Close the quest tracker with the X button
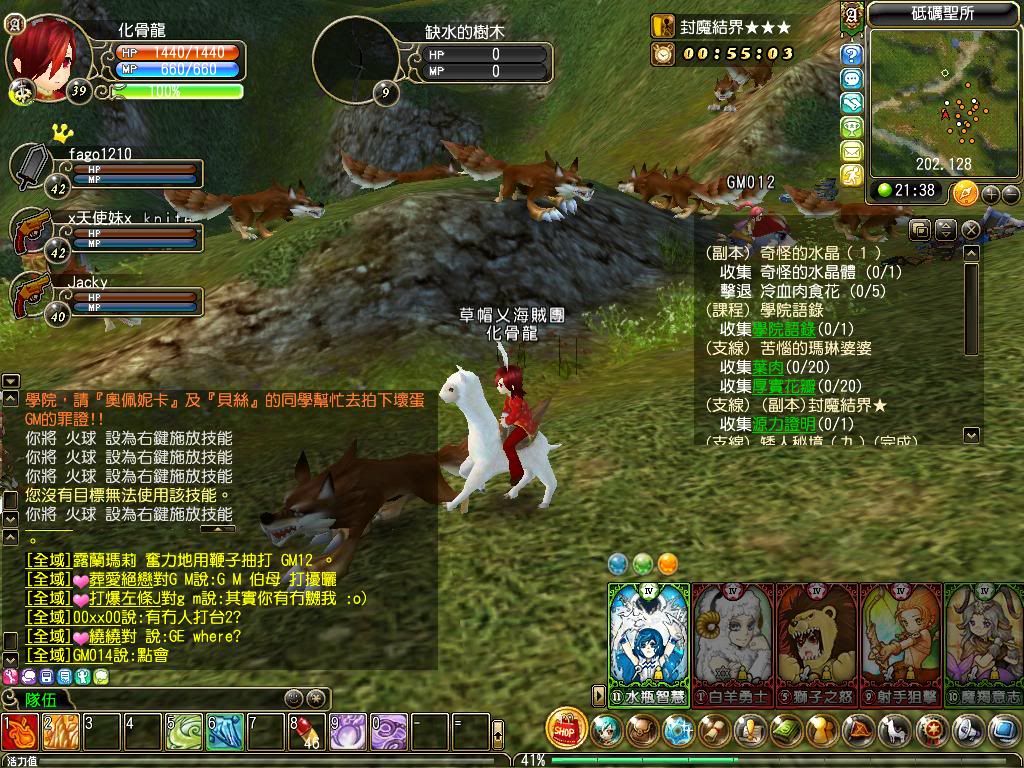The image size is (1024, 768). [970, 230]
